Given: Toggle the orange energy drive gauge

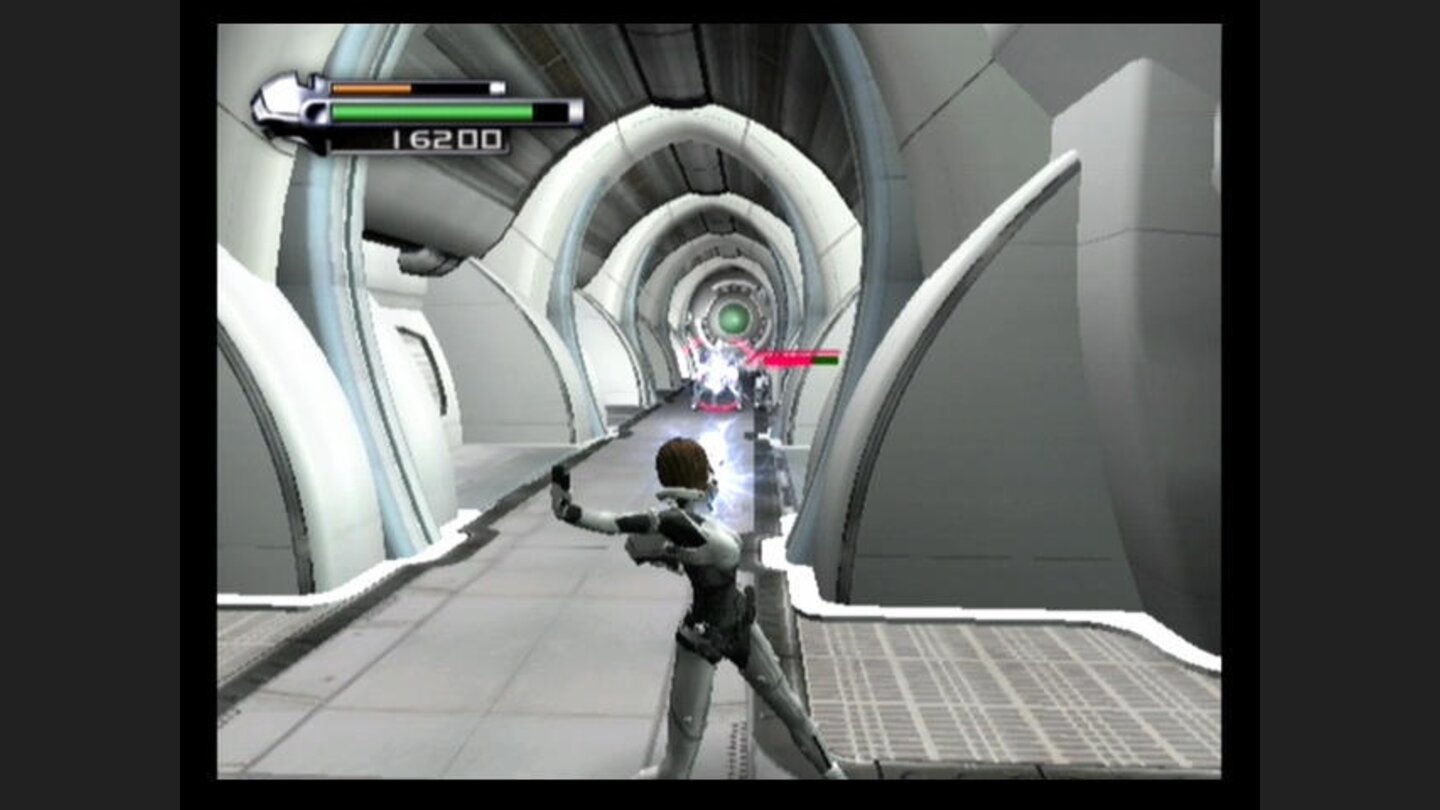Looking at the screenshot, I should pyautogui.click(x=370, y=88).
